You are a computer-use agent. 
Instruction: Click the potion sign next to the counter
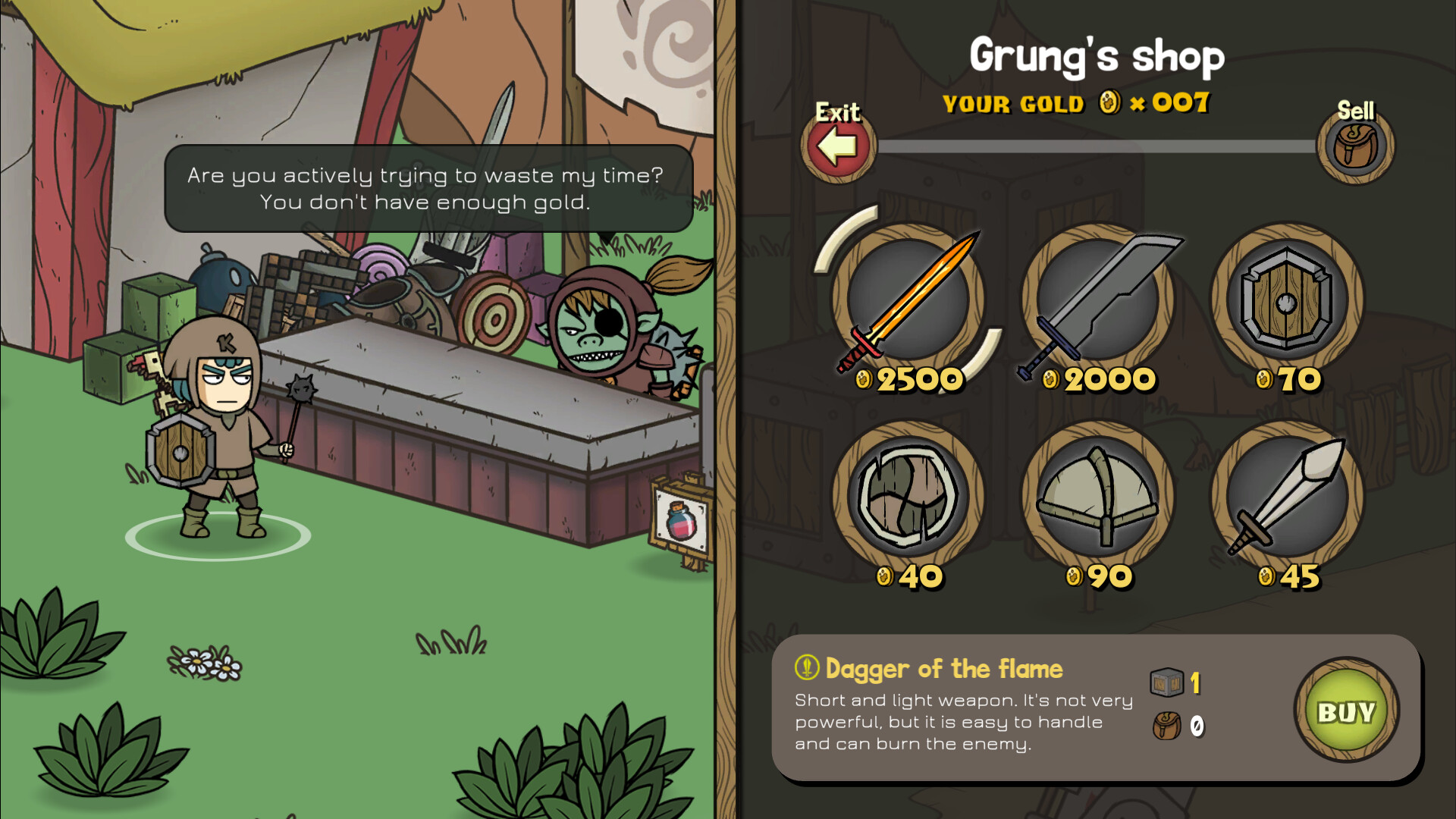point(677,522)
